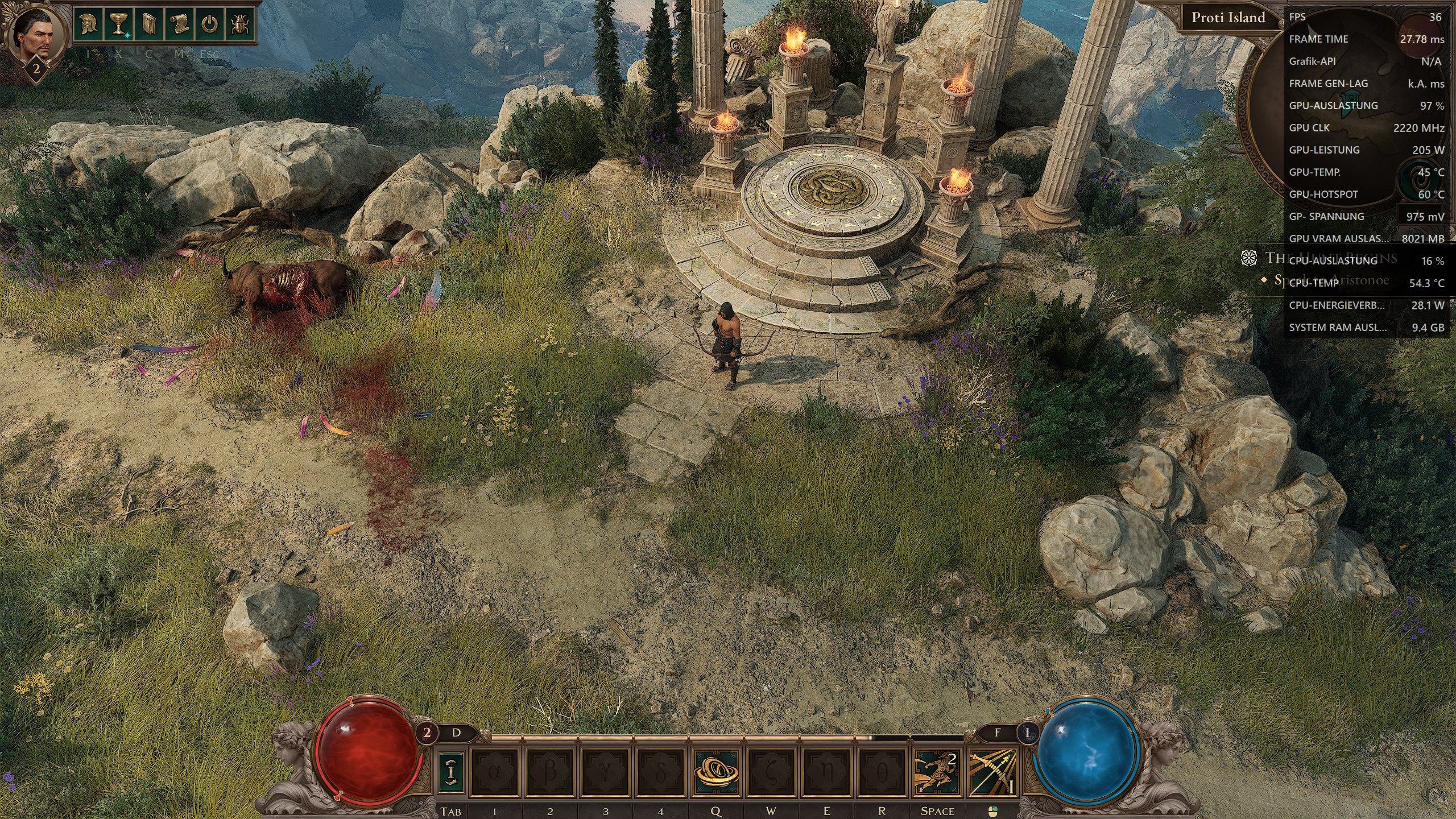Activate the golden rings skill

click(716, 772)
